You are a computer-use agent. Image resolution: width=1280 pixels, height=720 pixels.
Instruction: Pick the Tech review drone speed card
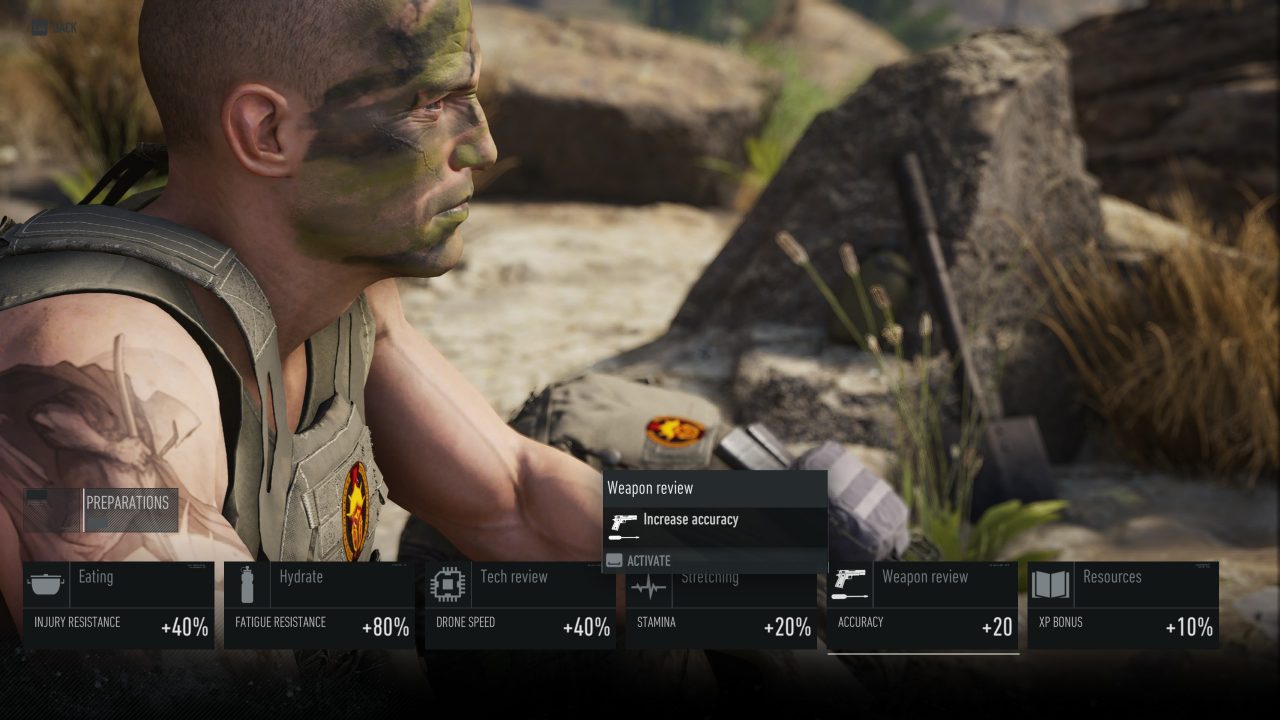[x=520, y=605]
